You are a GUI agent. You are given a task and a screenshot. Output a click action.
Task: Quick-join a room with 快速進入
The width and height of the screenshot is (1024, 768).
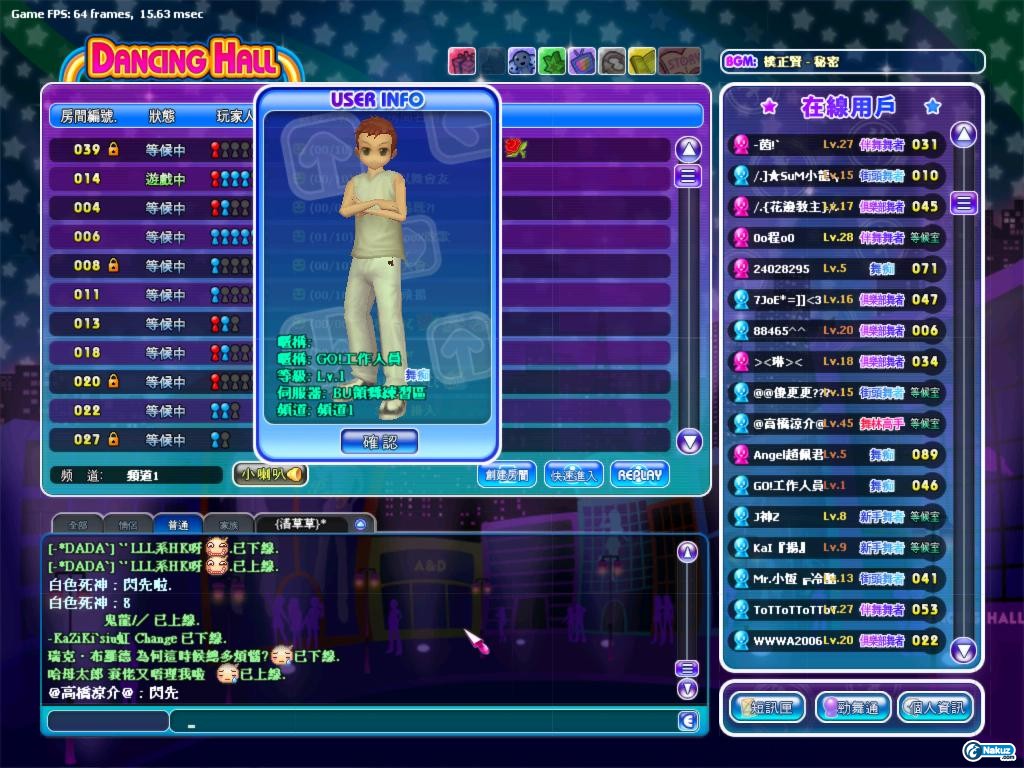tap(573, 475)
